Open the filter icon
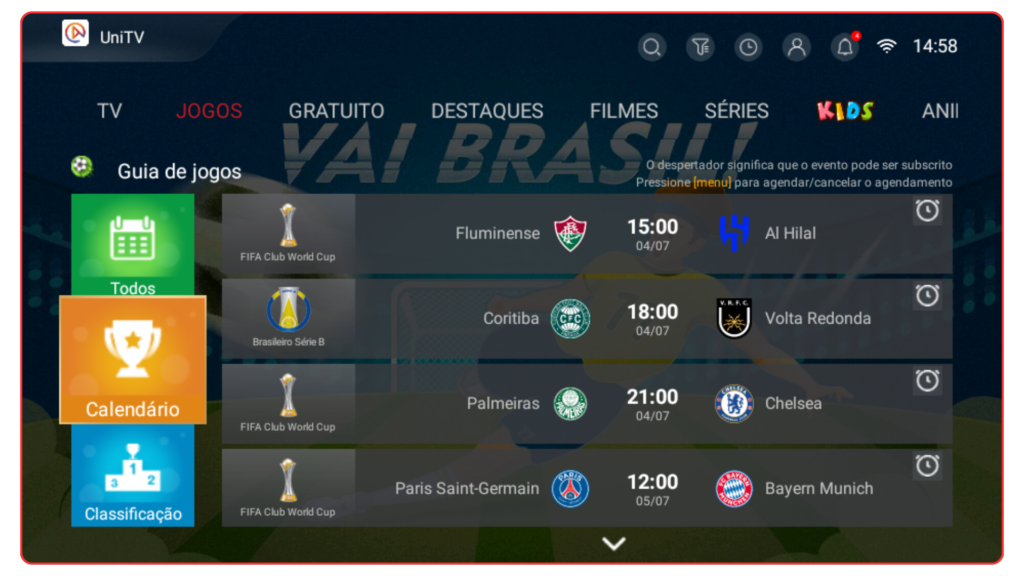This screenshot has width=1024, height=576. [700, 47]
